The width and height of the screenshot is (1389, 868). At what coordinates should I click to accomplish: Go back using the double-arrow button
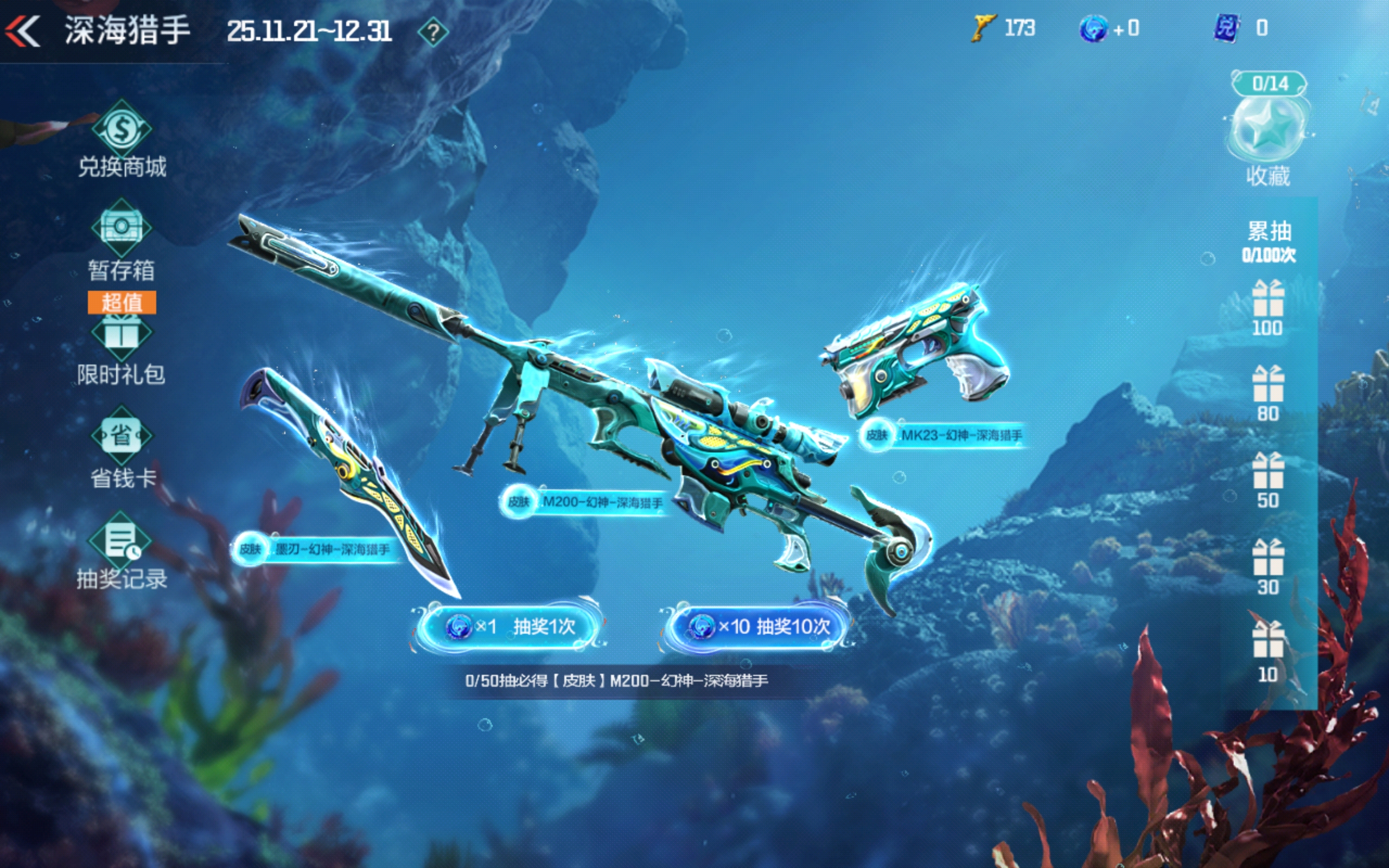23,30
